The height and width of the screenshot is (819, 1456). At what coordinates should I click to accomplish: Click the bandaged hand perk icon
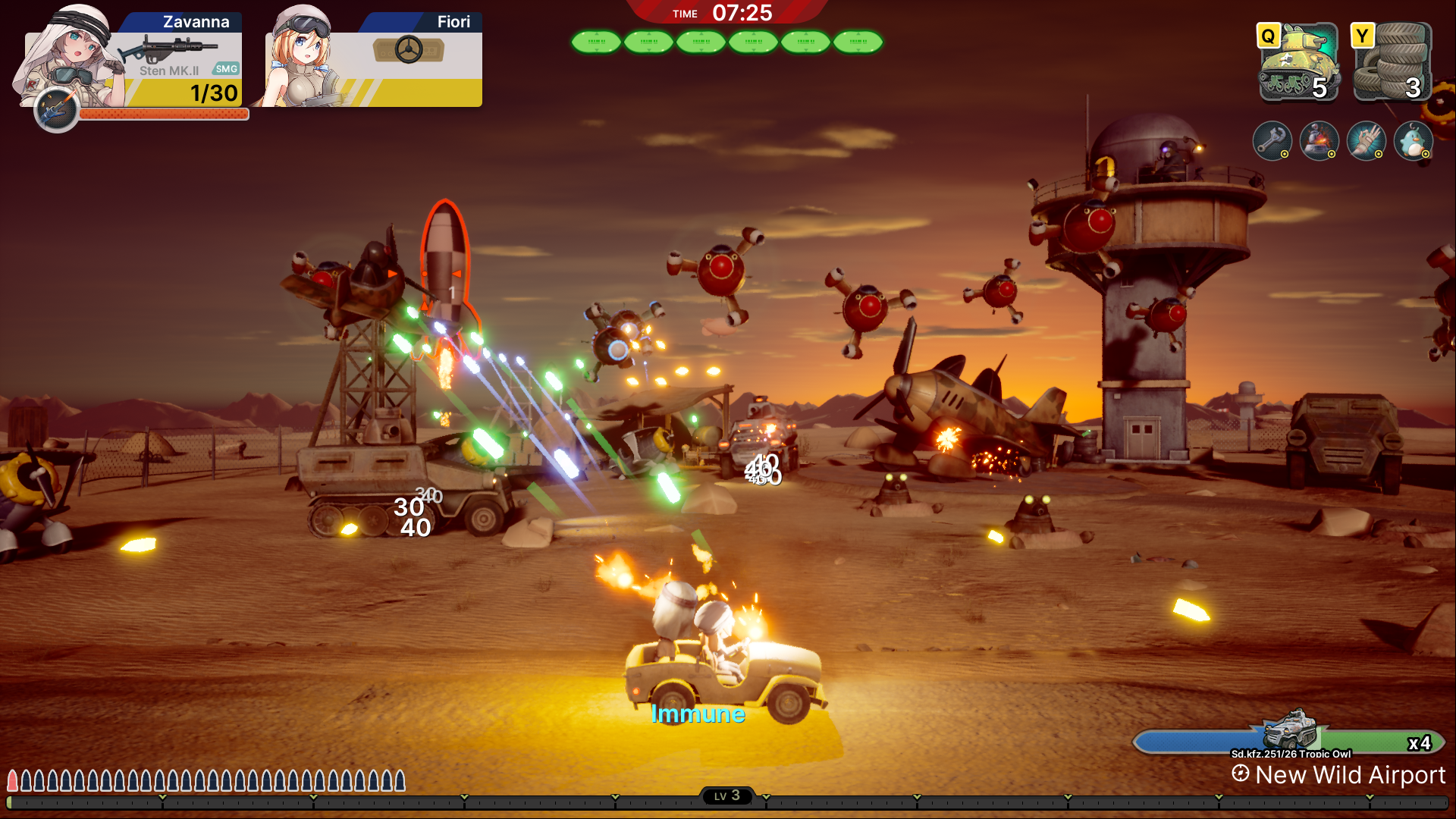1366,141
